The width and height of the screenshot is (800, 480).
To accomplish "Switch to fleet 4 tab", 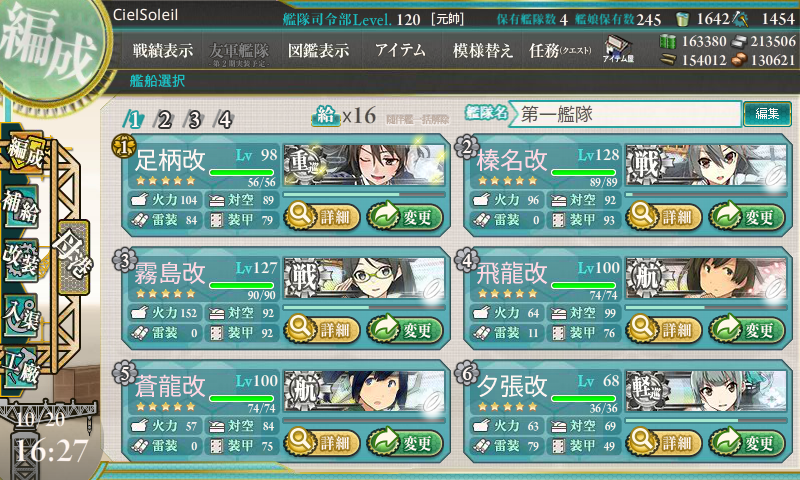I will tap(225, 120).
